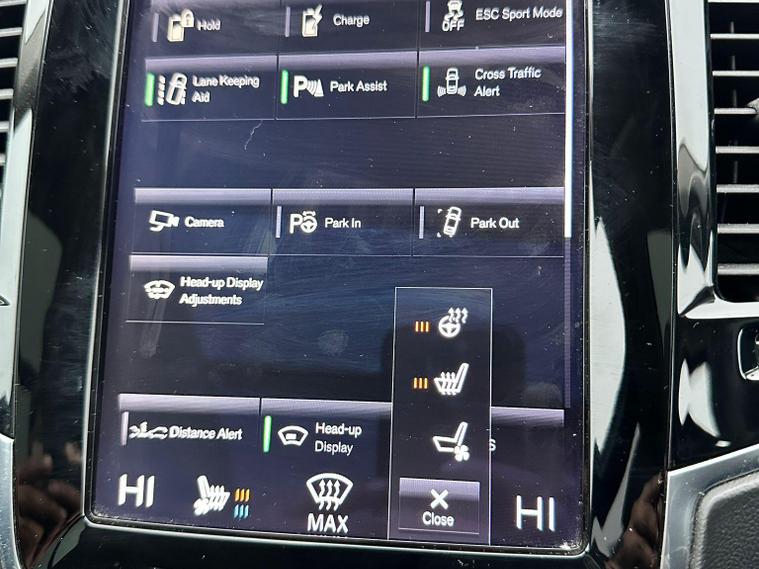Image resolution: width=759 pixels, height=569 pixels.
Task: Select the Charge tile
Action: click(x=345, y=18)
